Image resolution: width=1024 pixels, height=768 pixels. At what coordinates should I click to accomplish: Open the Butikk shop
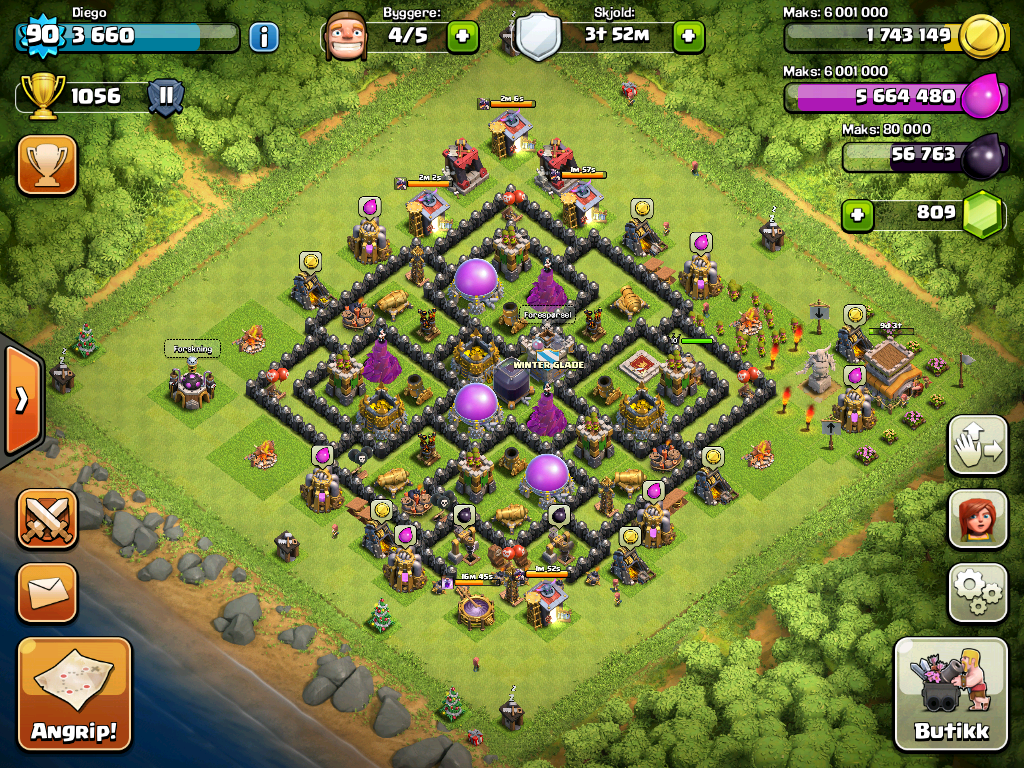point(950,692)
